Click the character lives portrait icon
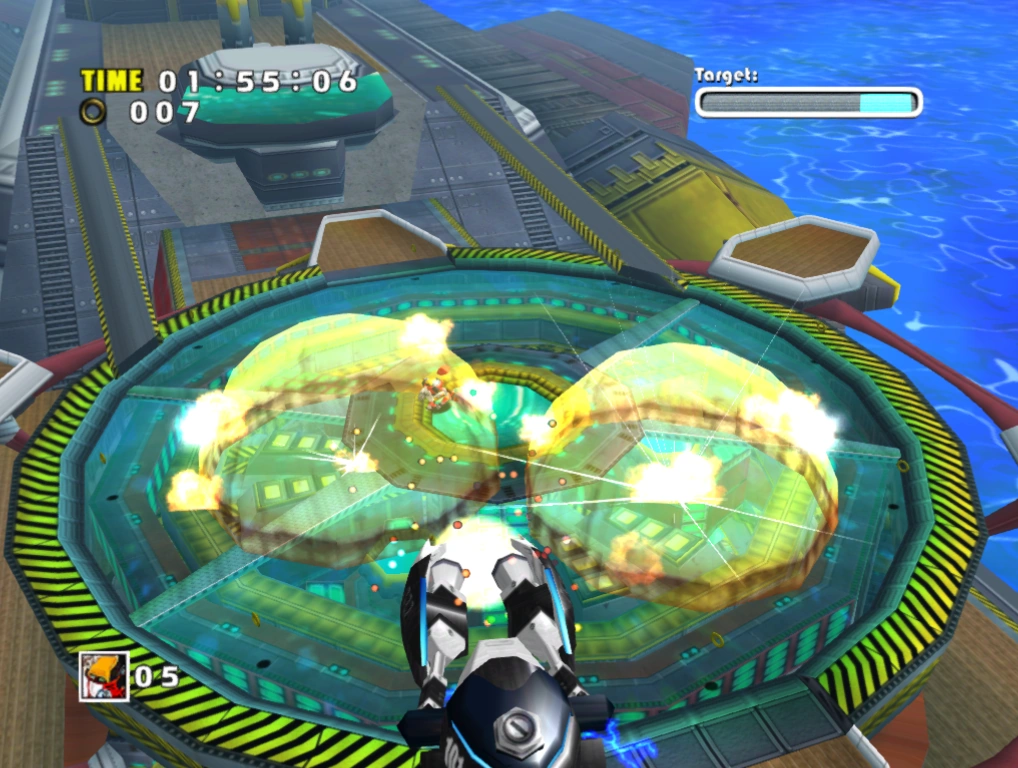This screenshot has height=768, width=1018. (x=104, y=675)
